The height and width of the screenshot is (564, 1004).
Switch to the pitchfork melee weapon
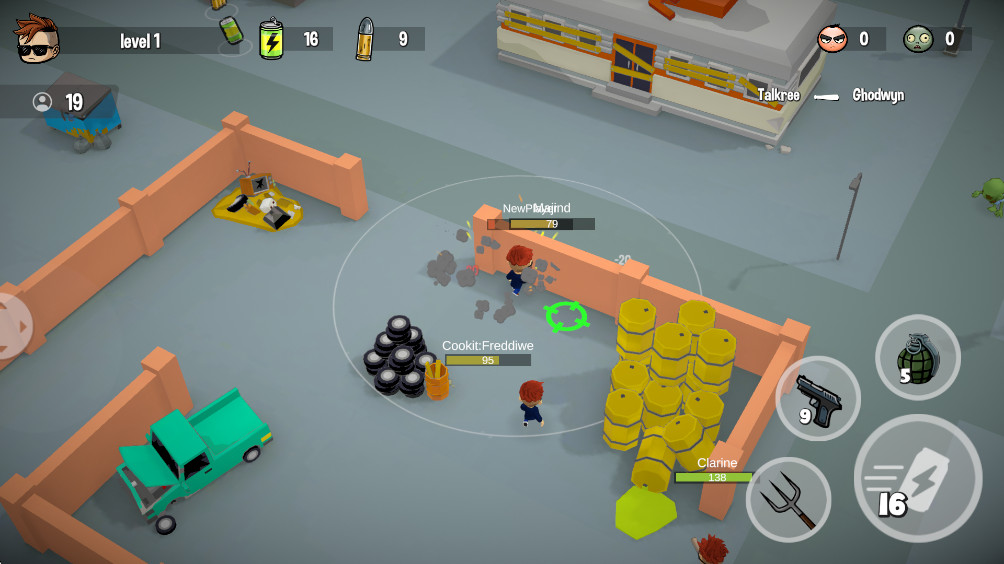(x=788, y=500)
